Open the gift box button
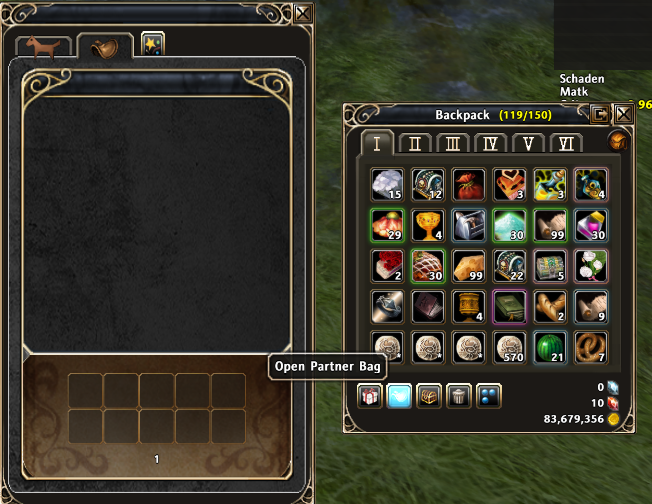 [371, 396]
